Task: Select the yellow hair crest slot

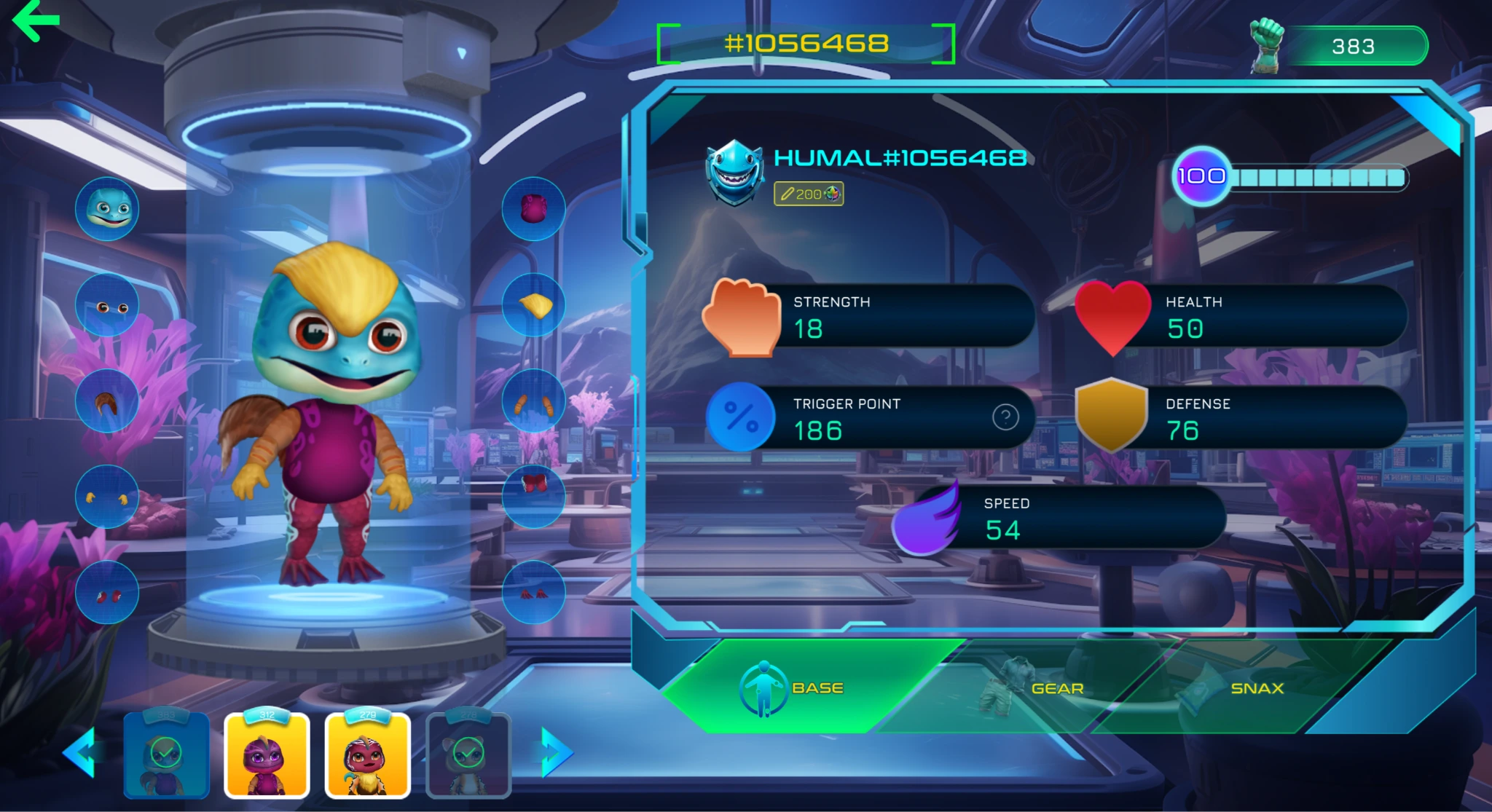Action: click(533, 306)
